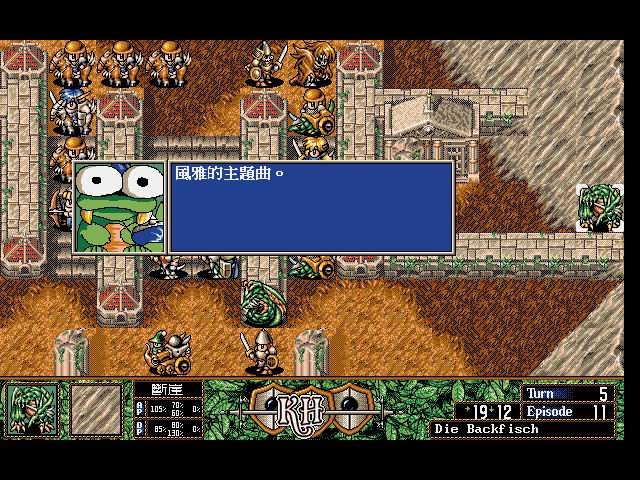Click the frog speaker portrait
Screen dimensions: 640x480
point(120,208)
